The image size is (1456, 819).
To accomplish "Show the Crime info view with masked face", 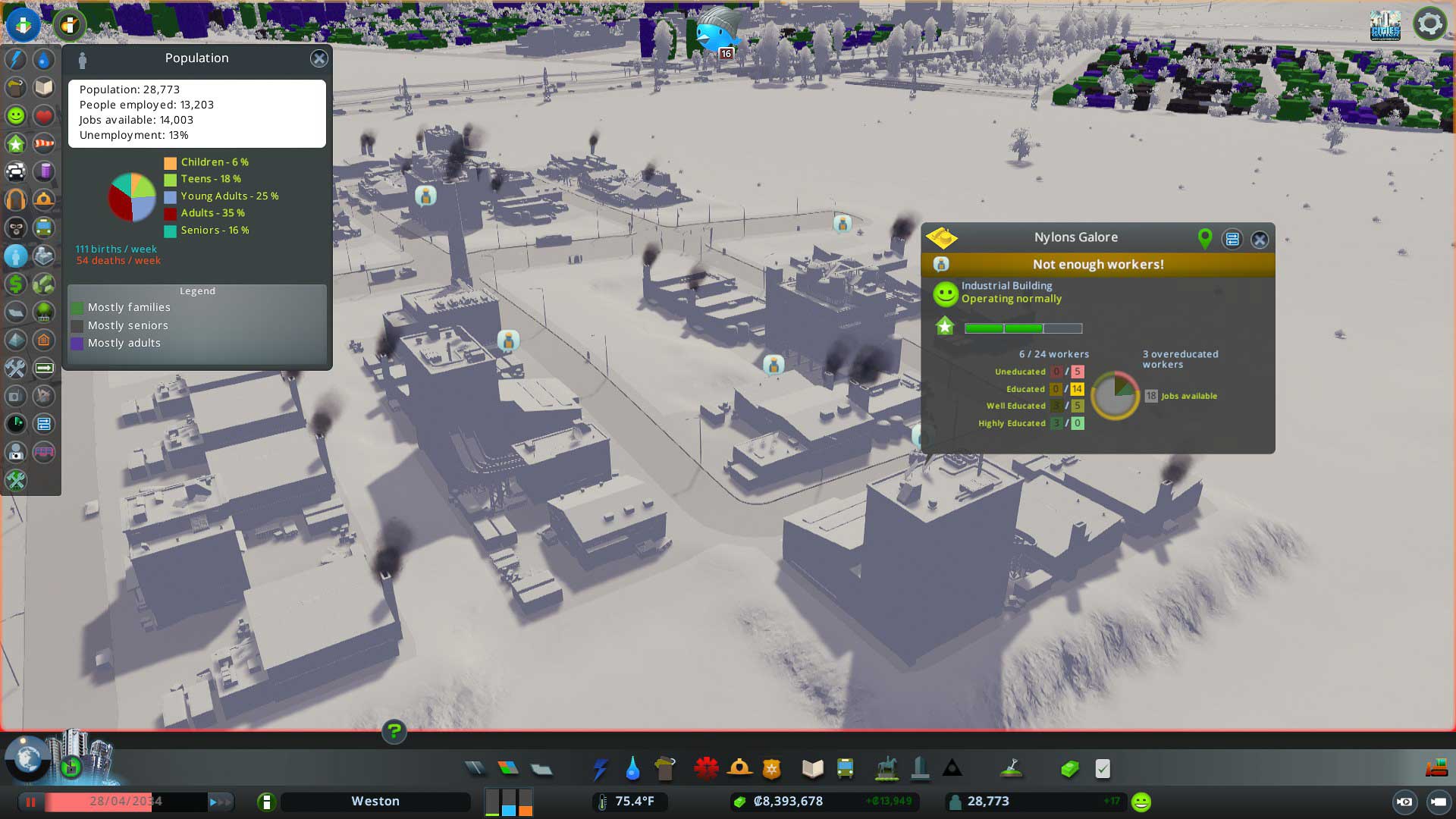I will click(x=16, y=227).
